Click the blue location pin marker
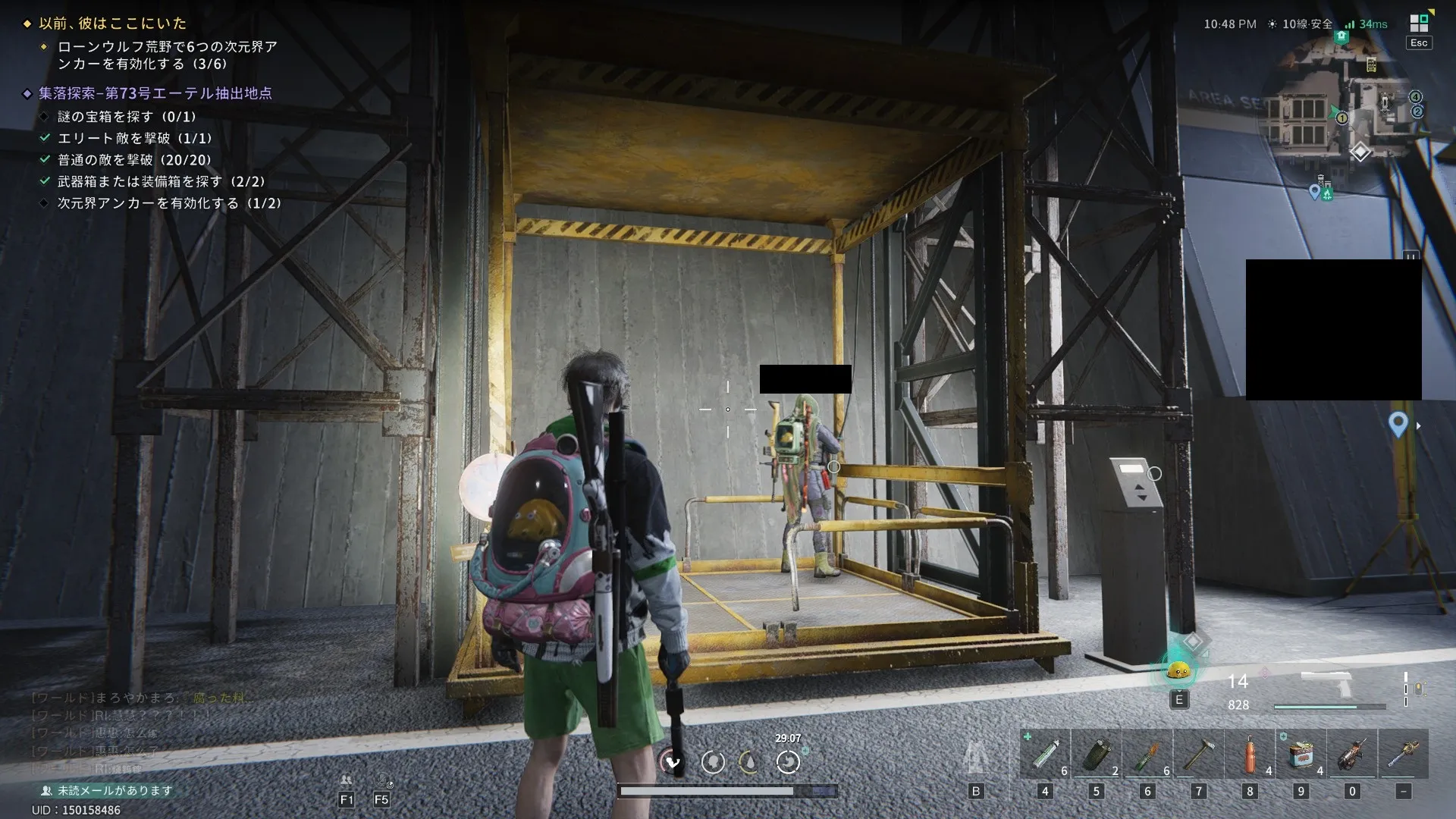 1398,424
